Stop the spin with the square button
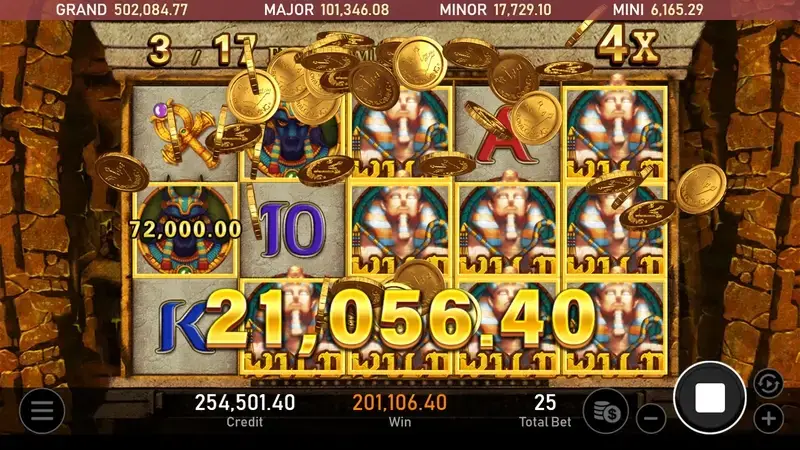The height and width of the screenshot is (450, 800). 710,398
